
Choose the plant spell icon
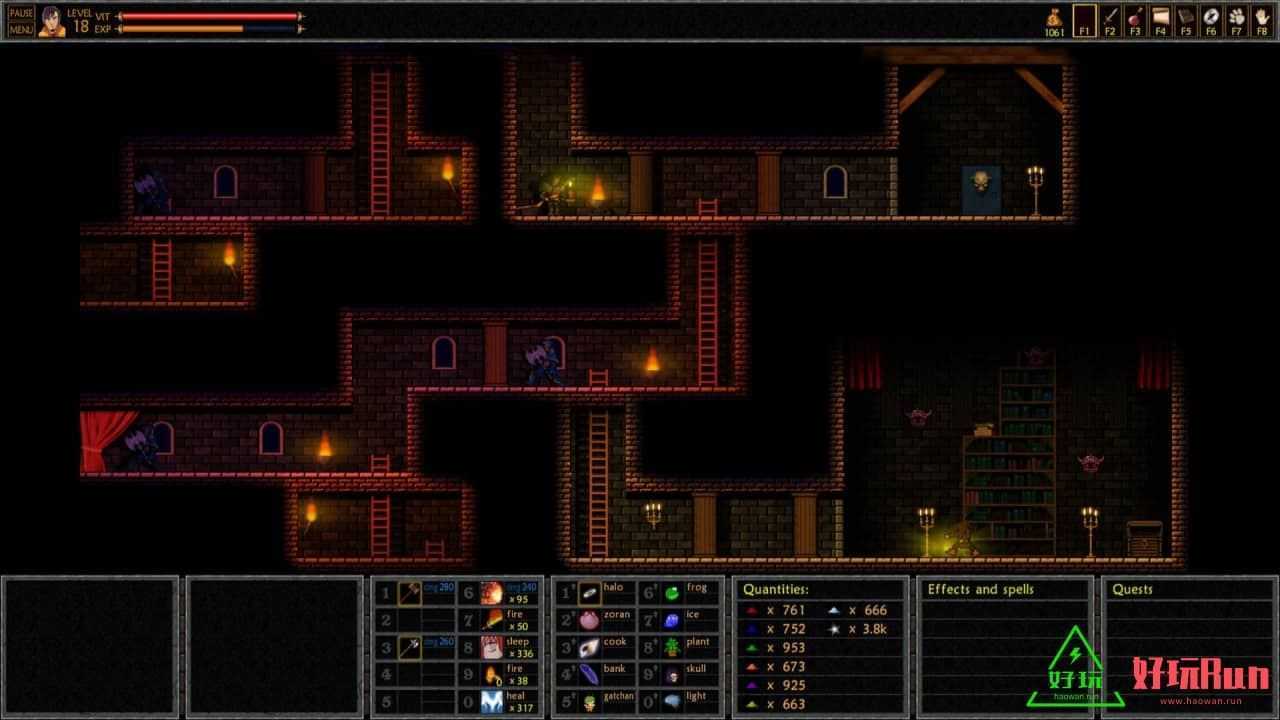pyautogui.click(x=673, y=648)
